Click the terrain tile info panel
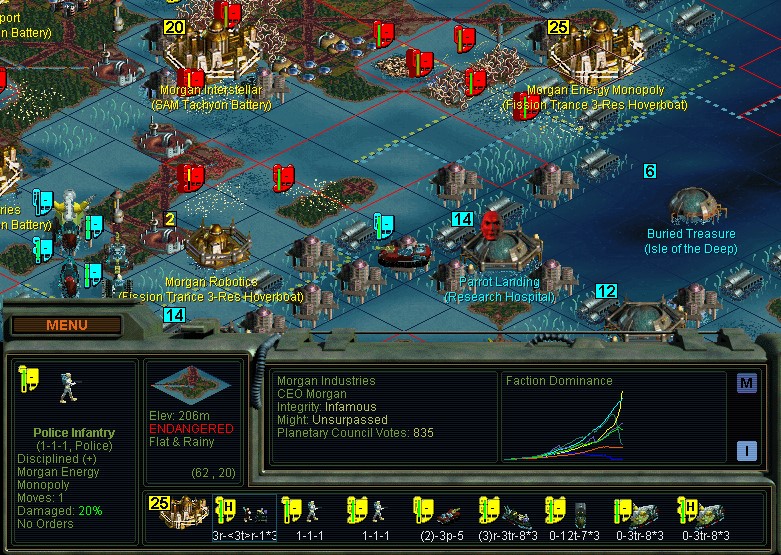Screen dimensions: 781x555 click(x=190, y=419)
